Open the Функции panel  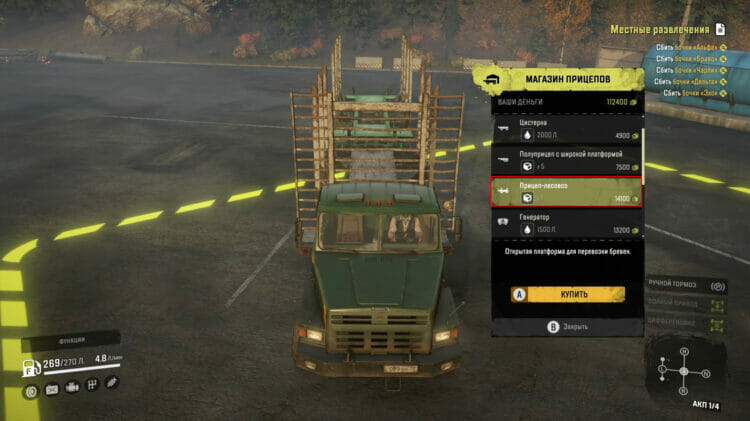pyautogui.click(x=70, y=340)
